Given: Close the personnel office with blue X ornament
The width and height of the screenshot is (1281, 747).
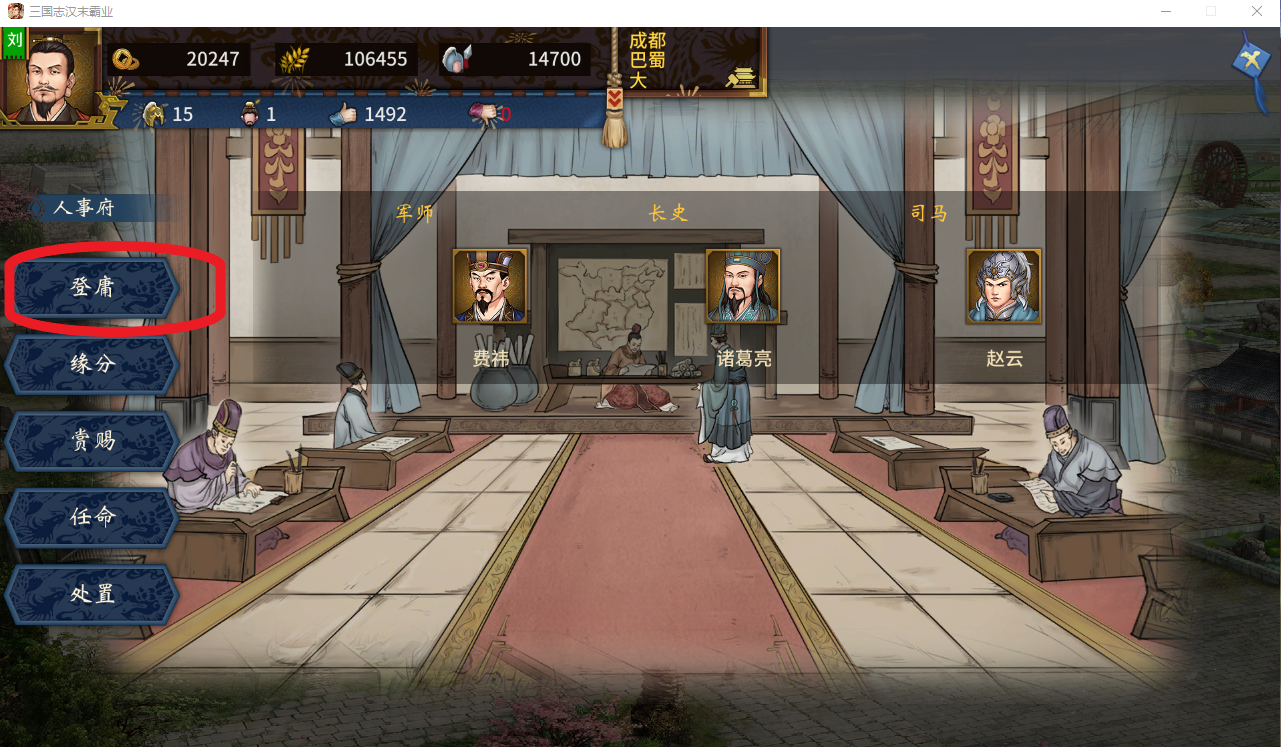Looking at the screenshot, I should pos(1251,63).
